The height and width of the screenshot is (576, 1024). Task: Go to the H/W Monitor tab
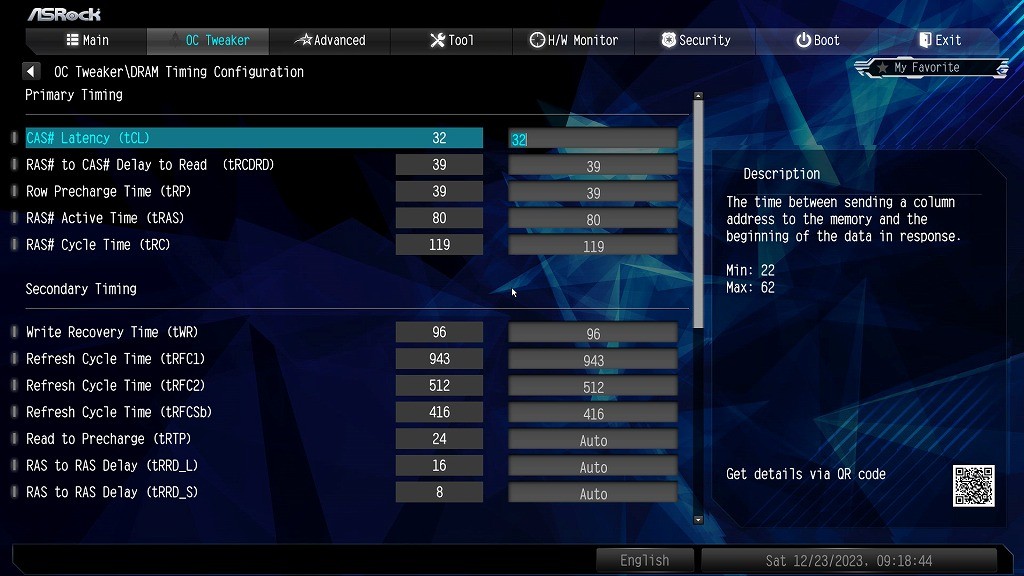click(x=574, y=40)
